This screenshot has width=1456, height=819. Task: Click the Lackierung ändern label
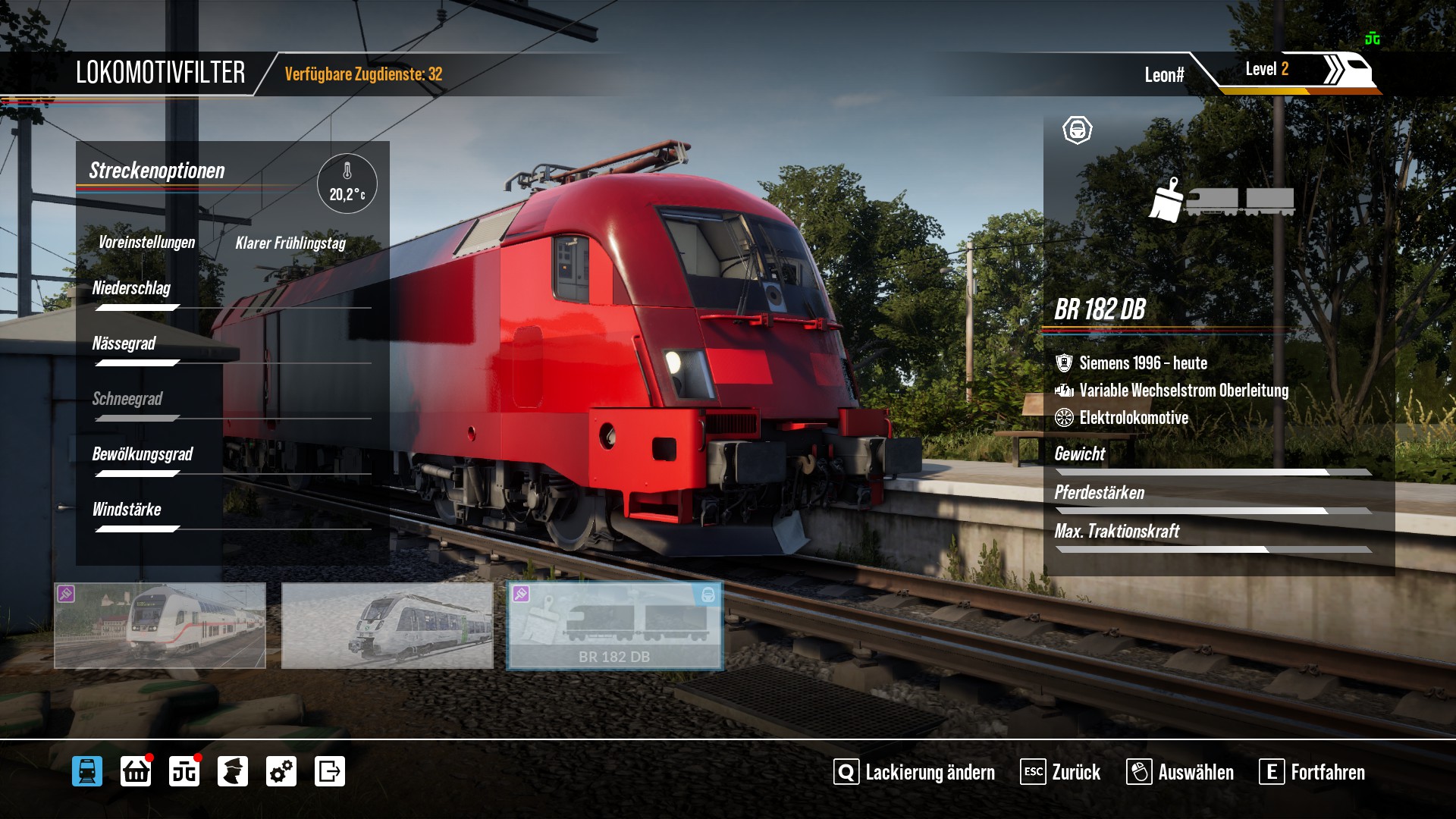pos(930,772)
